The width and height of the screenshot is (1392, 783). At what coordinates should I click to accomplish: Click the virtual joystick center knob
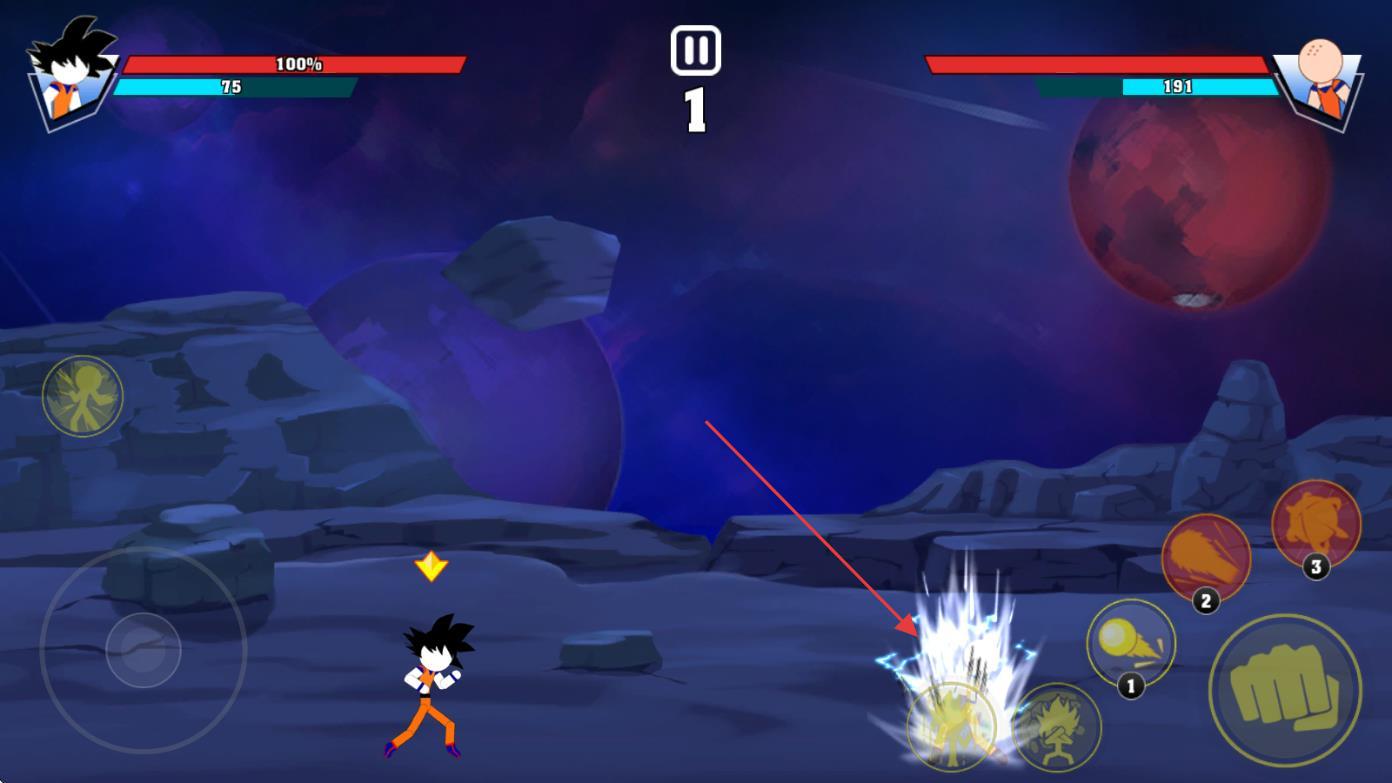coord(143,650)
